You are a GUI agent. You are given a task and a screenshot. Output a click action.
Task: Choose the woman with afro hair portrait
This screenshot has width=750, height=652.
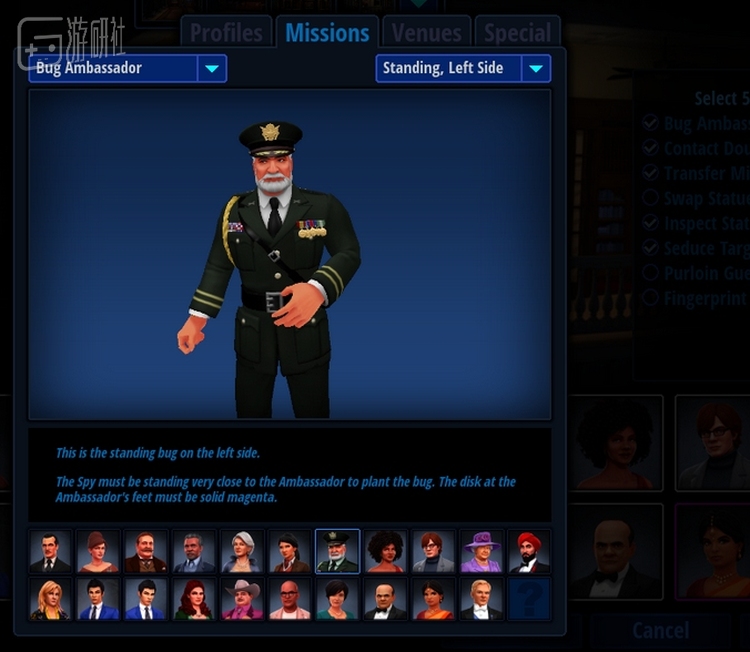[386, 551]
